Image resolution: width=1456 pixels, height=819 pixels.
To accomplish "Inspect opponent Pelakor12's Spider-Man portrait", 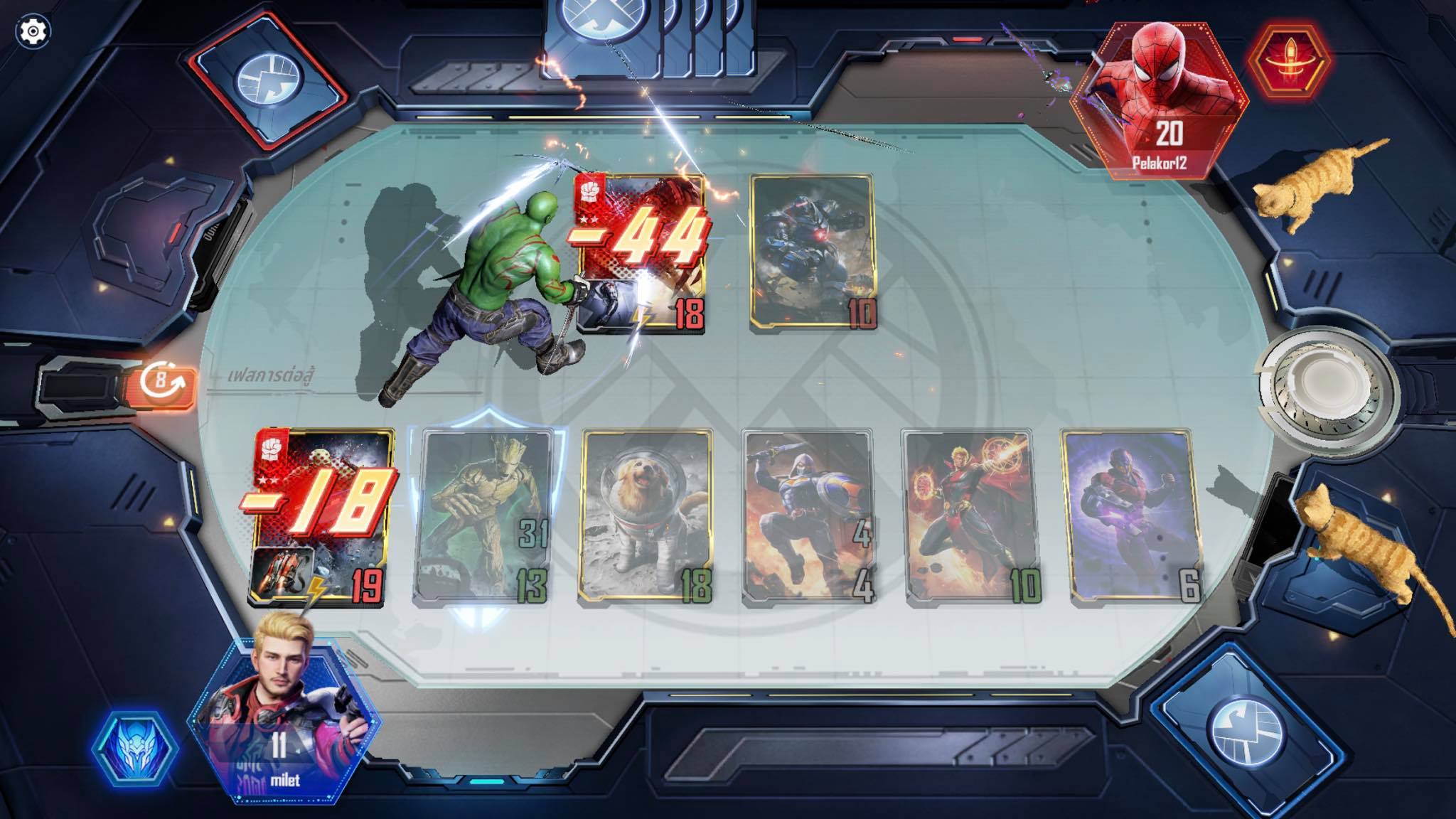I will [1160, 100].
